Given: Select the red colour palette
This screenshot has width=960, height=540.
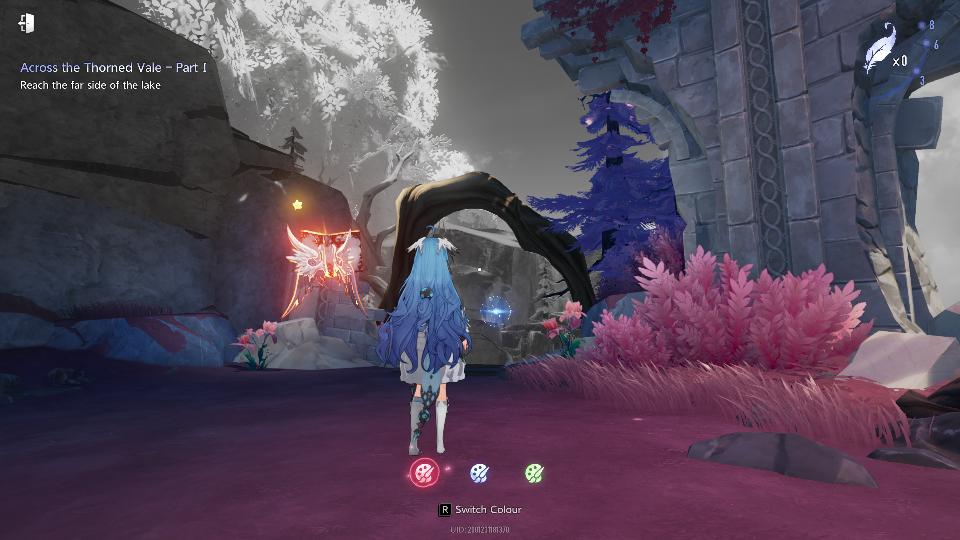Looking at the screenshot, I should [x=425, y=472].
